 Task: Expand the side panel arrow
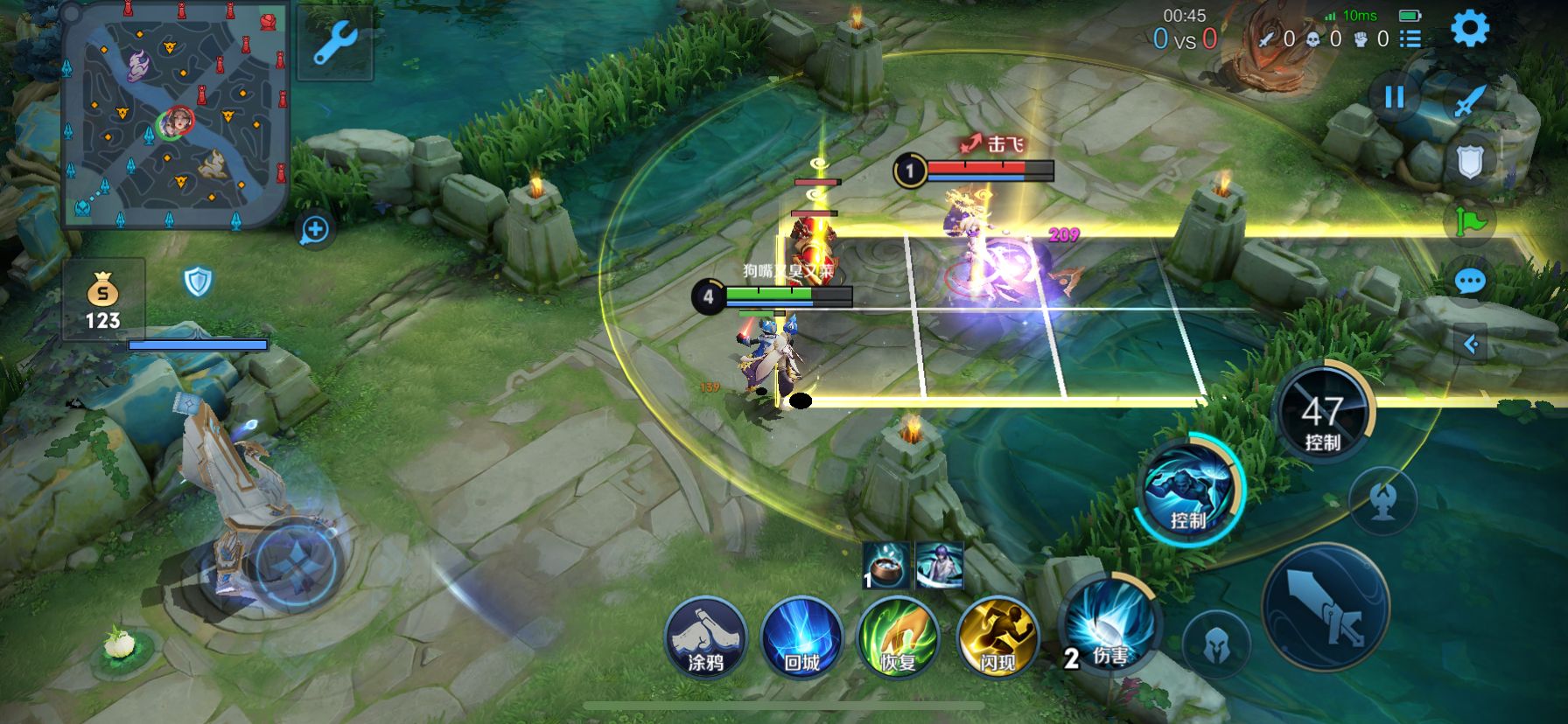pos(1471,344)
